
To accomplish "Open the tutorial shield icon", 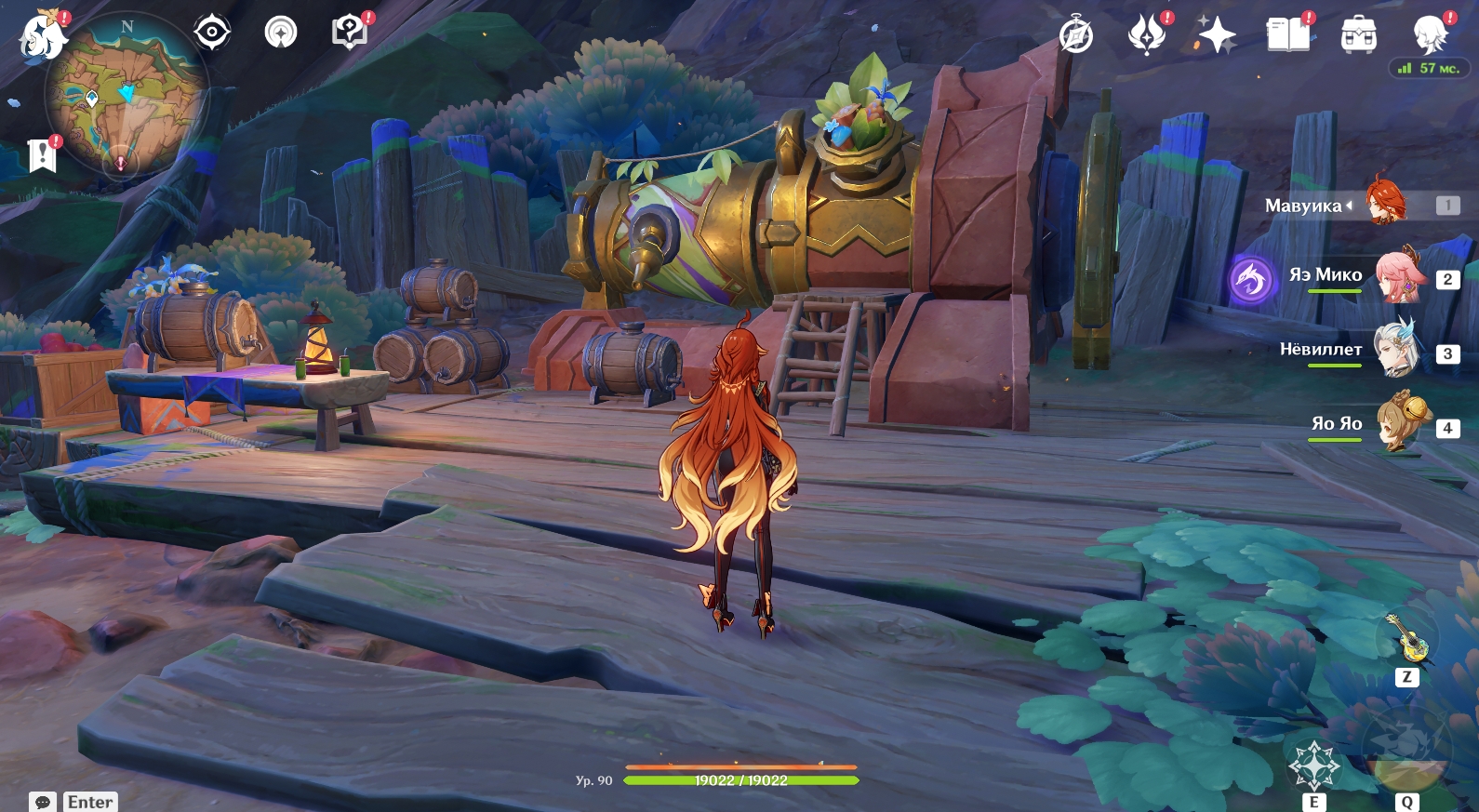I will 350,33.
